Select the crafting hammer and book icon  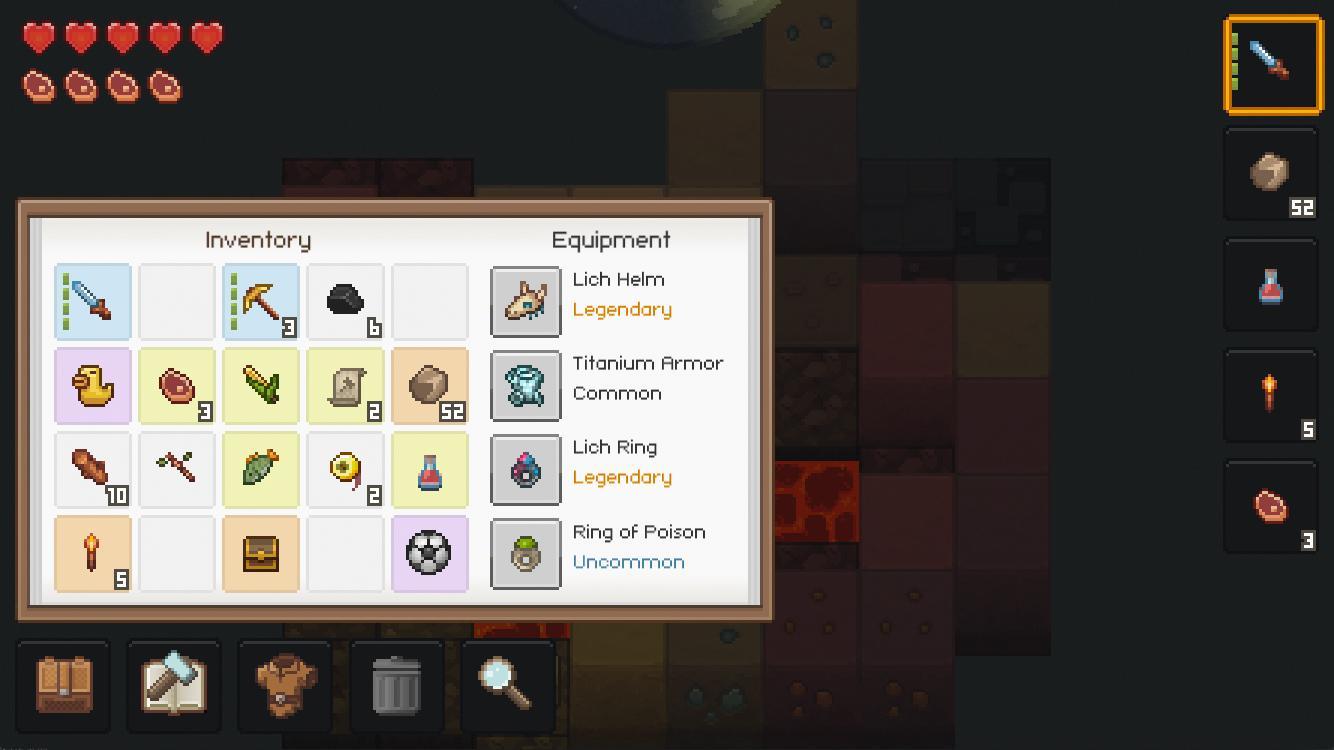(174, 686)
